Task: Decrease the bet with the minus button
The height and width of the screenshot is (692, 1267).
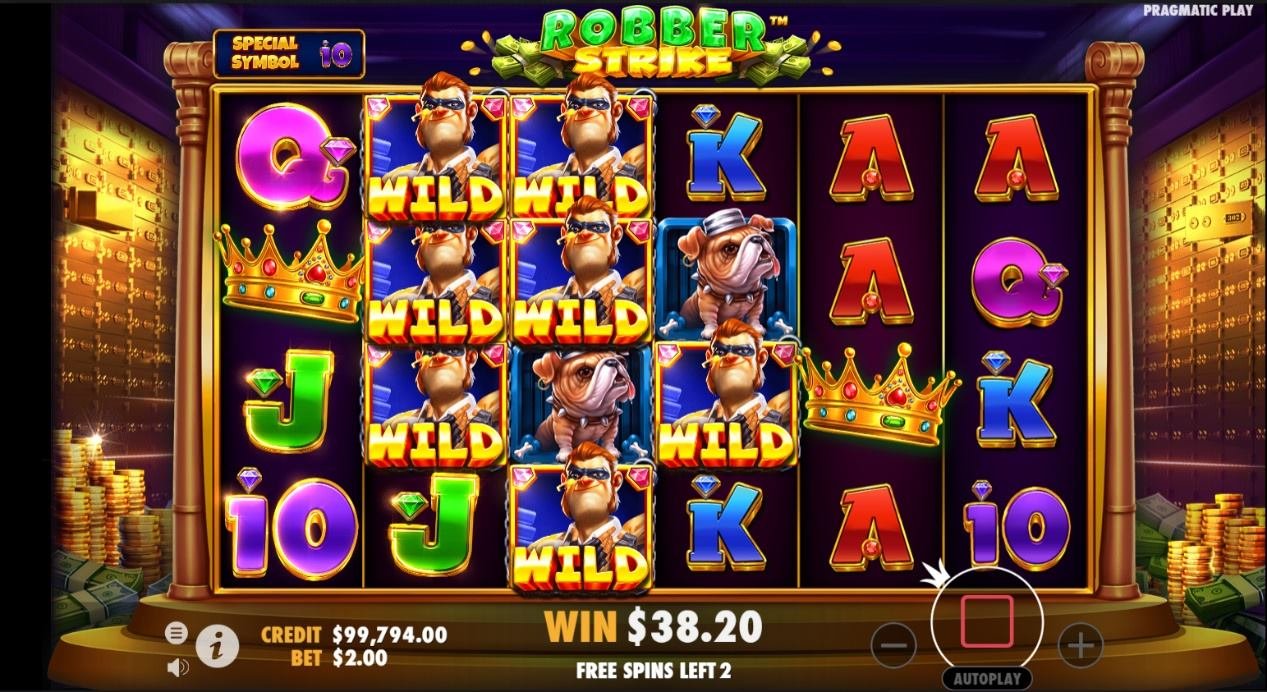Action: click(893, 646)
